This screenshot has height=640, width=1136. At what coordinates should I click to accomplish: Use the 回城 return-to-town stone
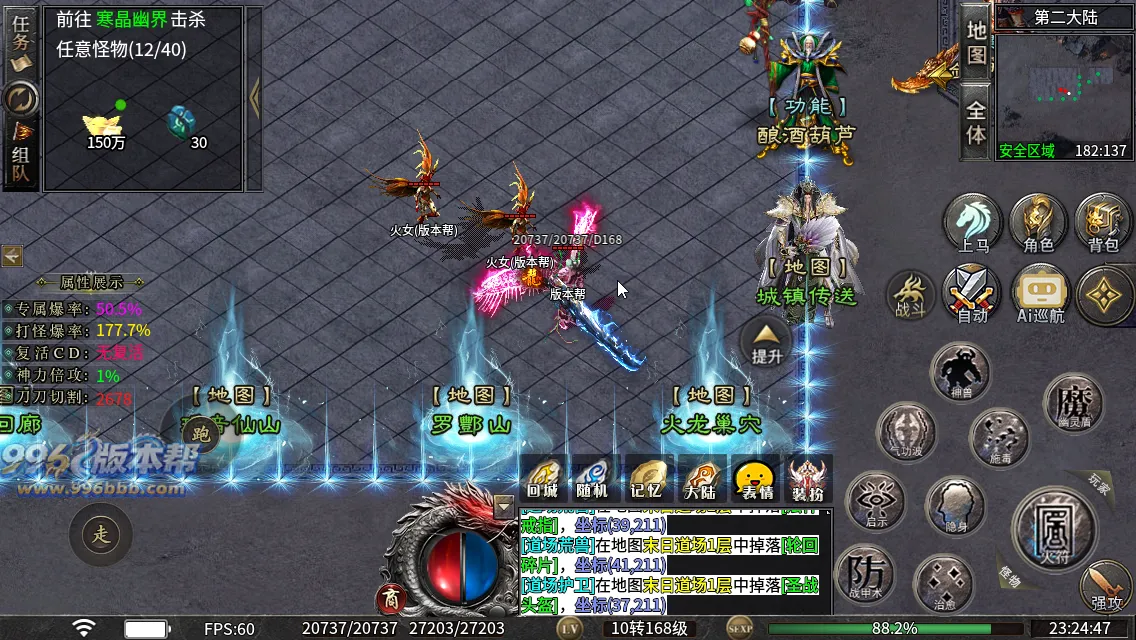point(543,479)
